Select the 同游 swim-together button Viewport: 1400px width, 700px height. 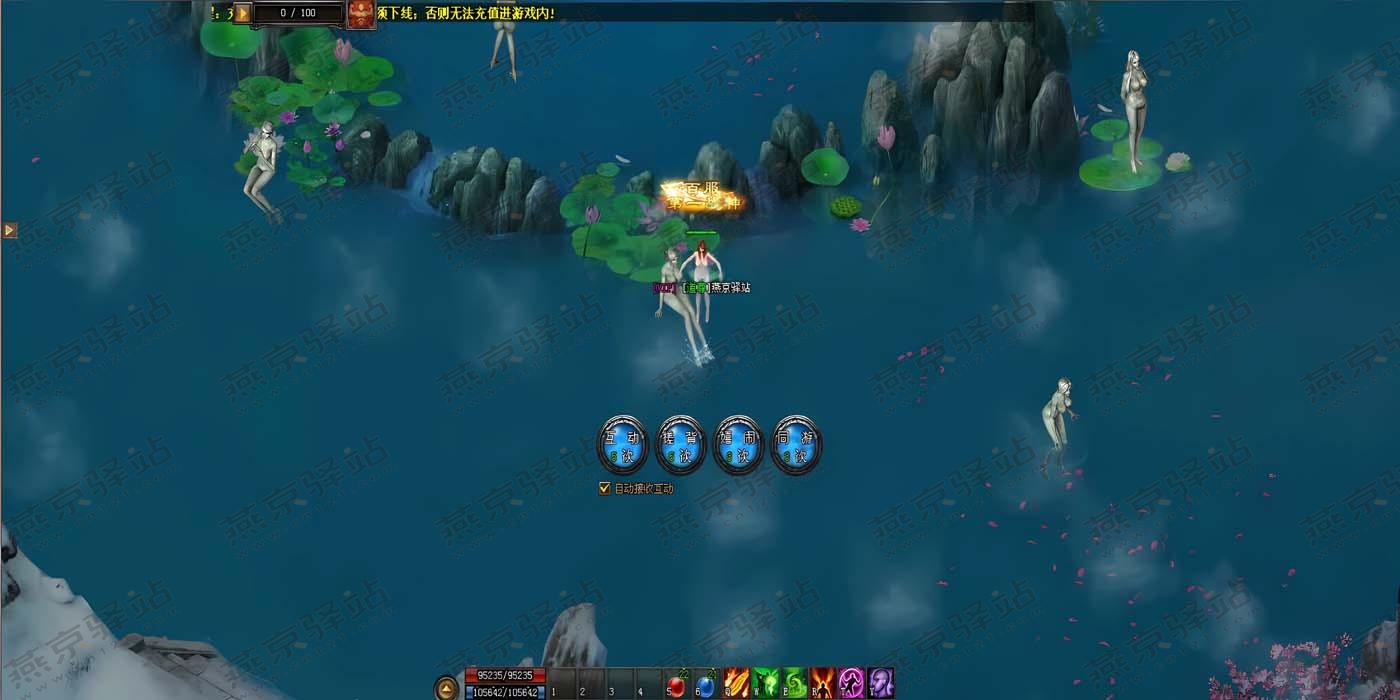click(x=797, y=445)
